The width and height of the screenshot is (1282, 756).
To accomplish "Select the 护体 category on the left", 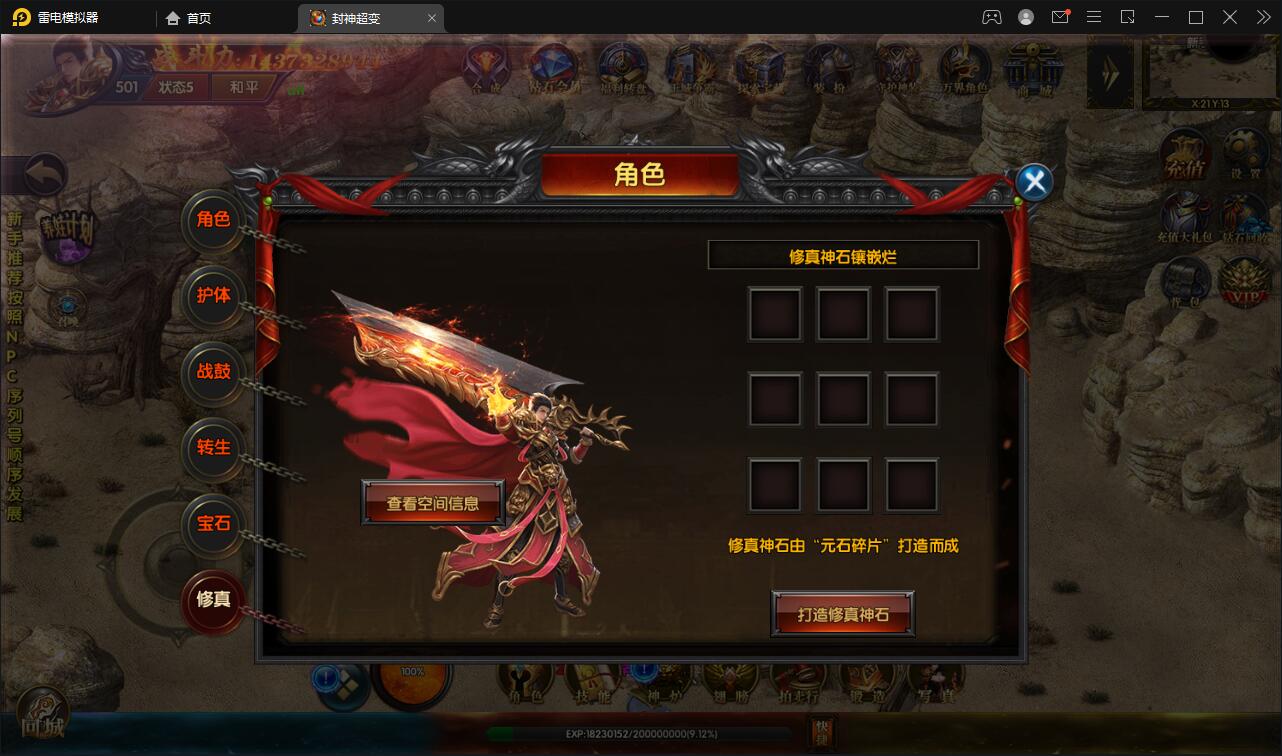I will click(213, 298).
